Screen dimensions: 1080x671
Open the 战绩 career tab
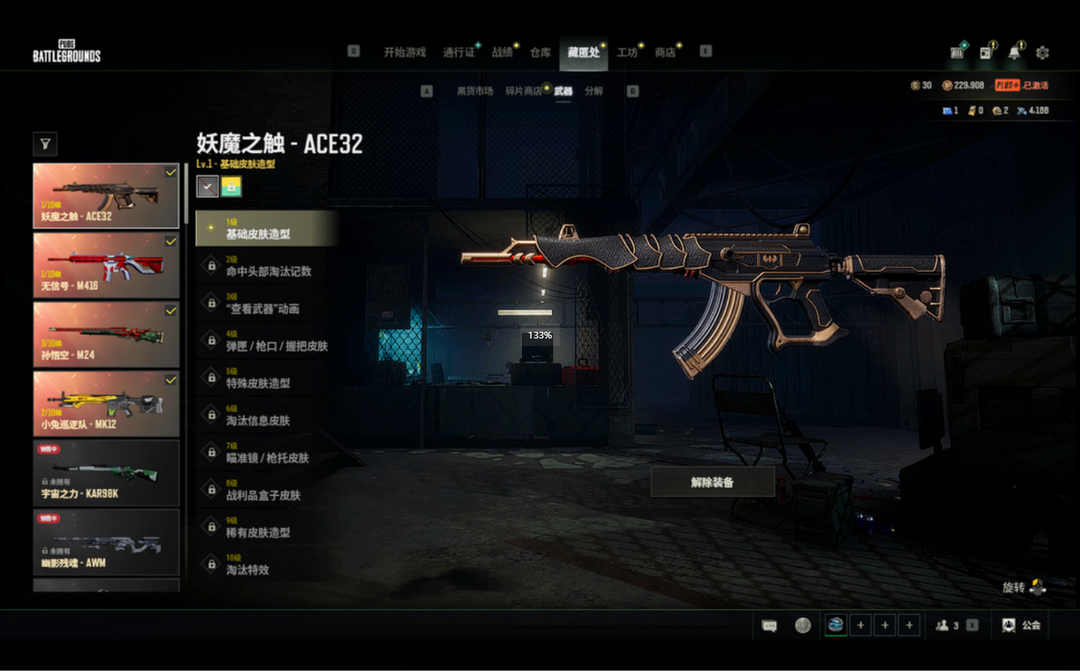point(501,52)
